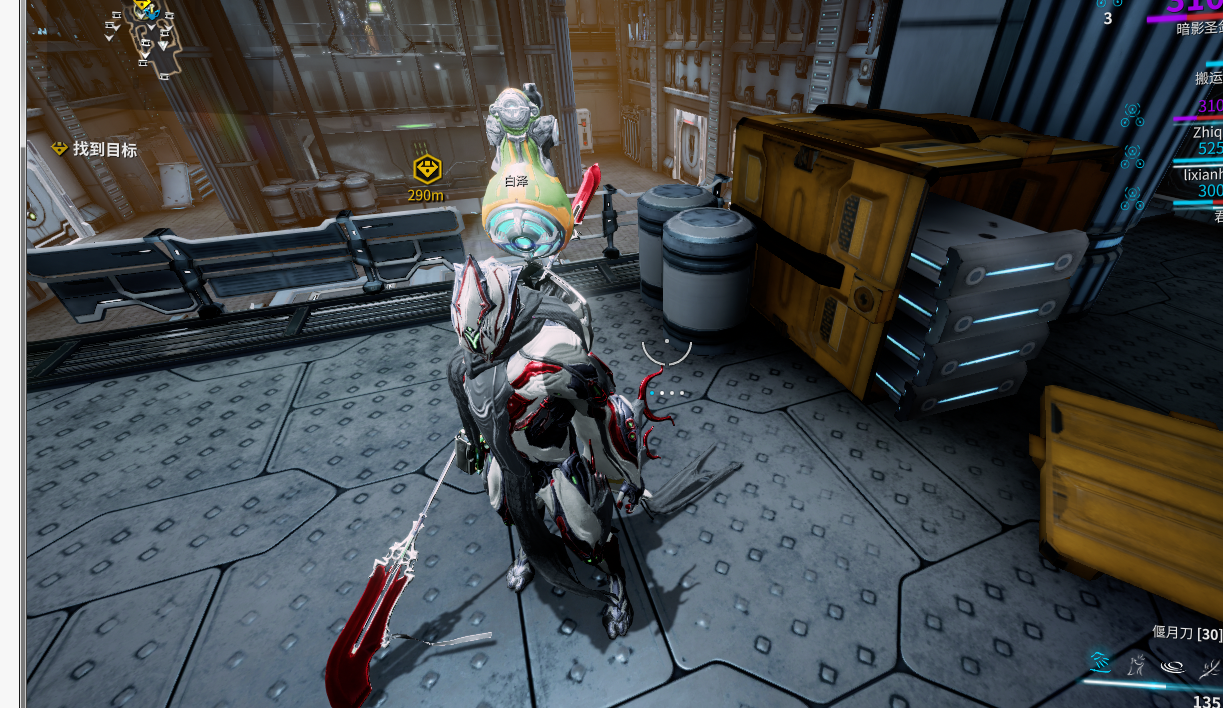The image size is (1223, 708).
Task: Select the 找到目标 objective tracker
Action: [x=95, y=150]
